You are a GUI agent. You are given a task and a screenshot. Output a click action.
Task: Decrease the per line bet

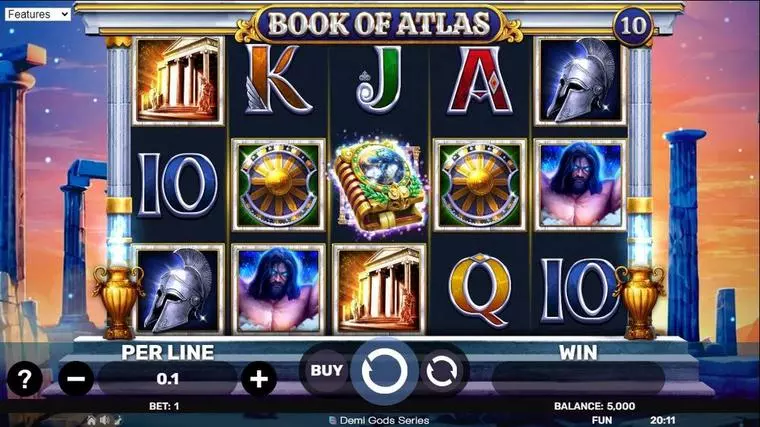(x=75, y=379)
